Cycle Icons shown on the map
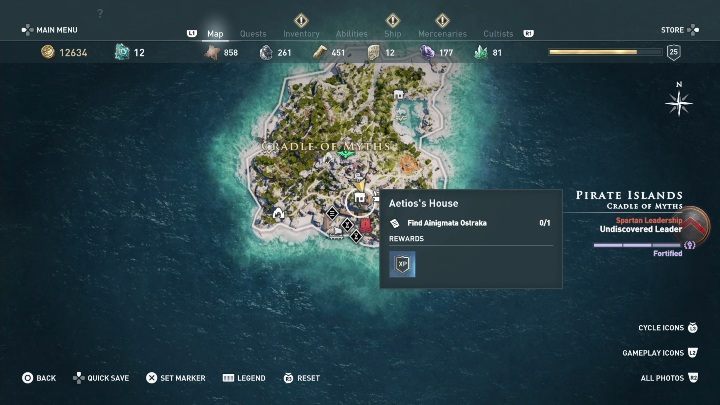This screenshot has height=405, width=720. [666, 328]
